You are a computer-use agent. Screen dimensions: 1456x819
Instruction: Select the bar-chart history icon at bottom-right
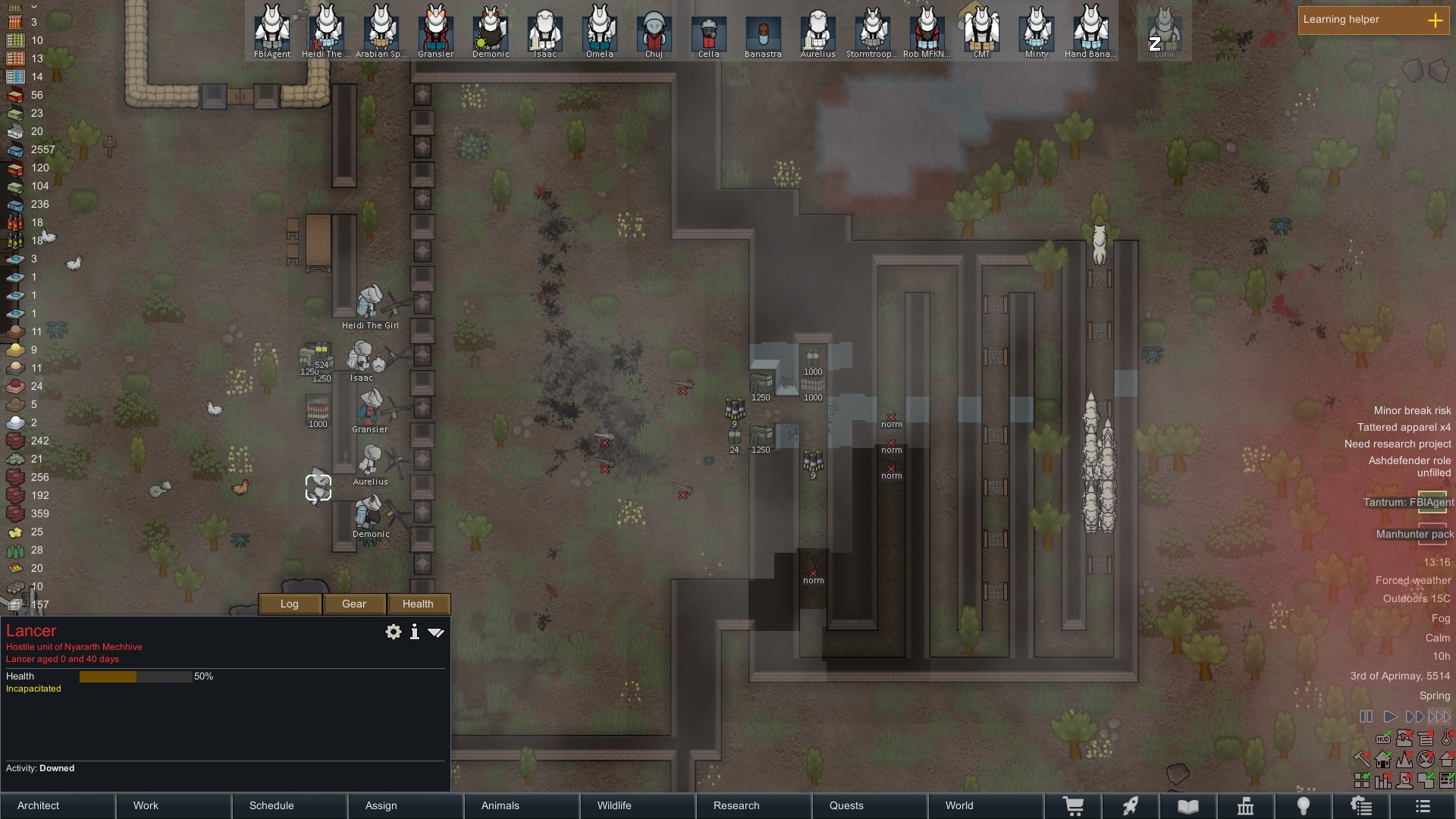pos(1383,781)
